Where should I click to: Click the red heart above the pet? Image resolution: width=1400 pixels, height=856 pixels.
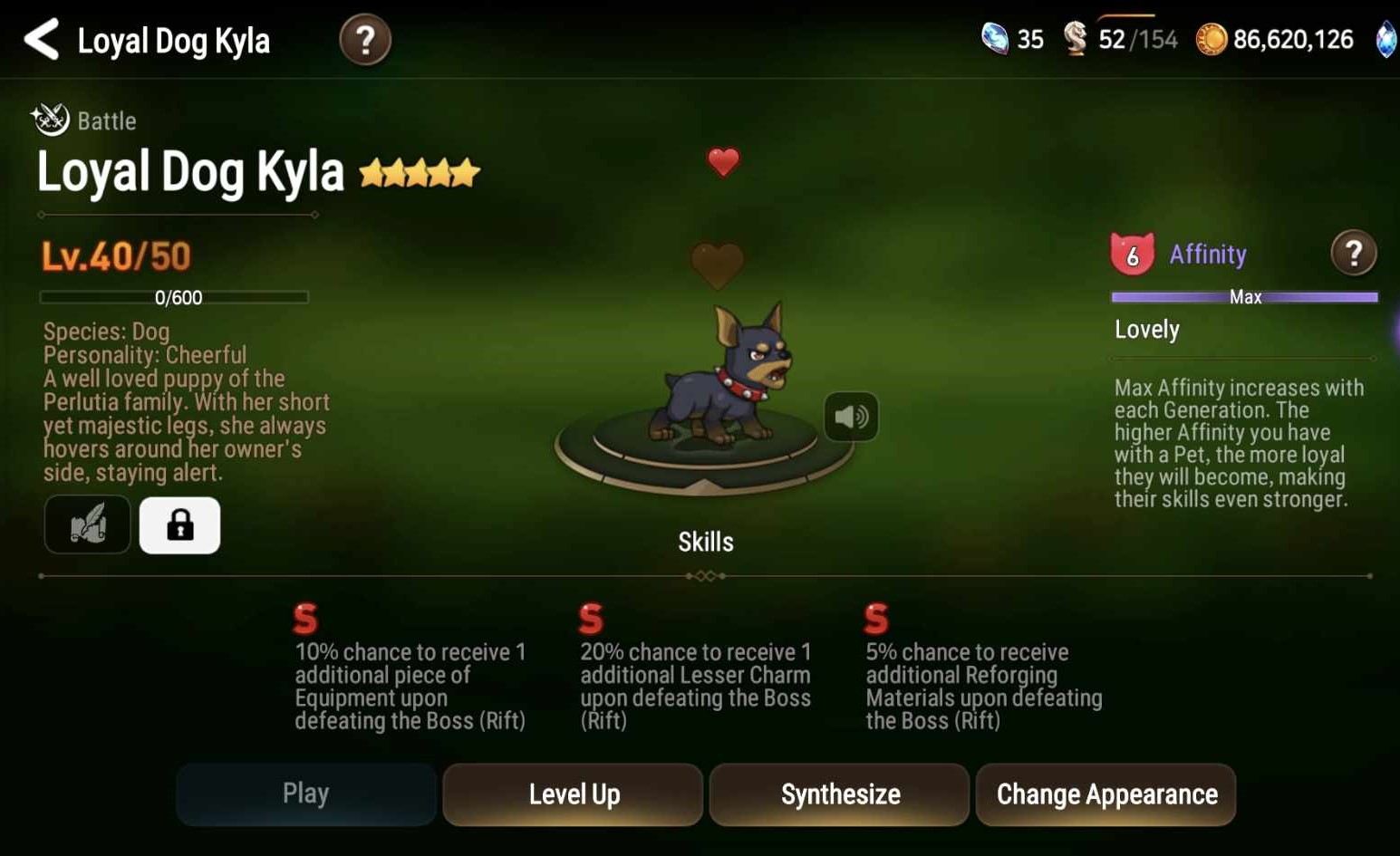click(x=722, y=161)
